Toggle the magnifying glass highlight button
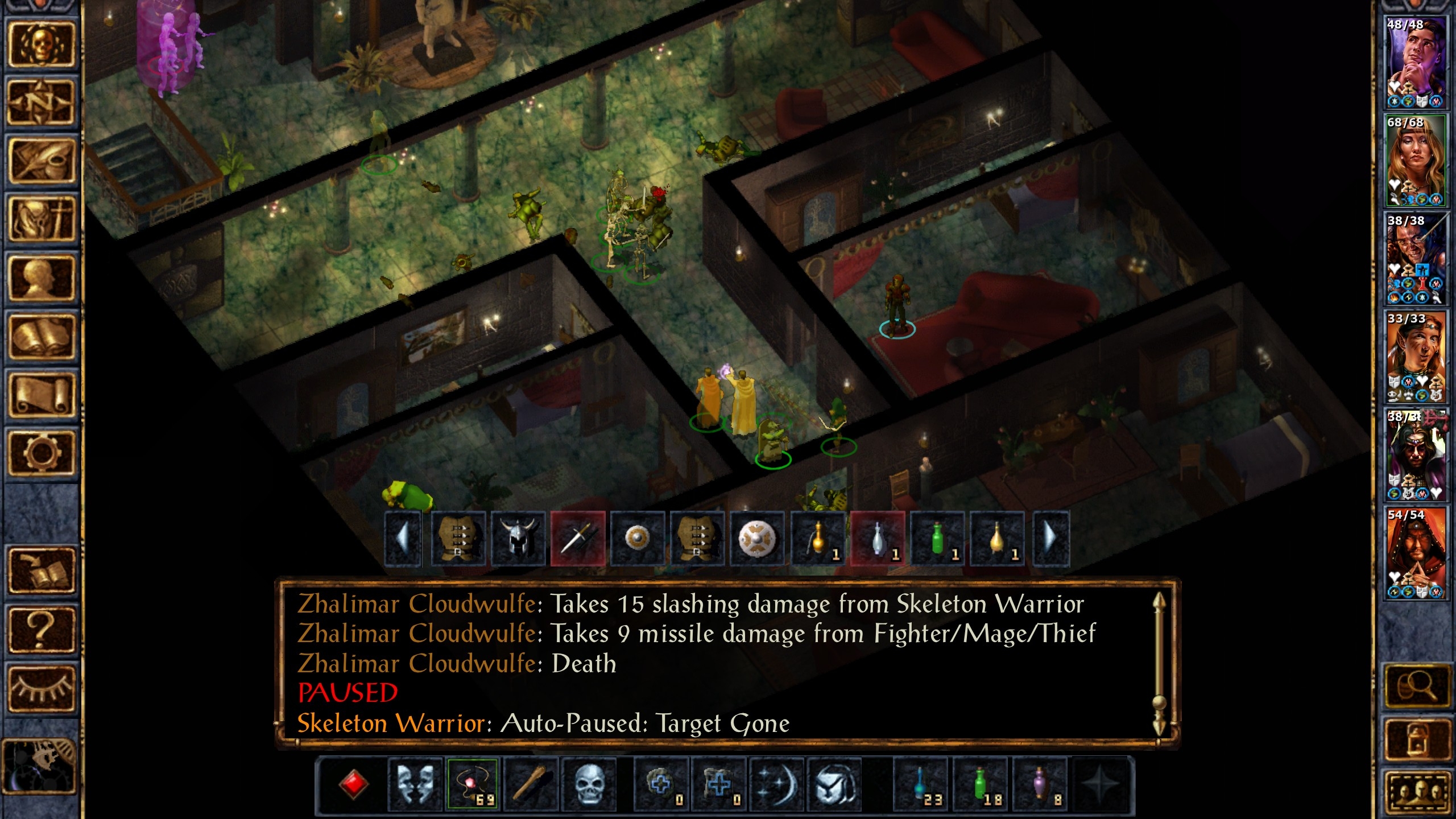Viewport: 1456px width, 819px height. click(x=1416, y=687)
